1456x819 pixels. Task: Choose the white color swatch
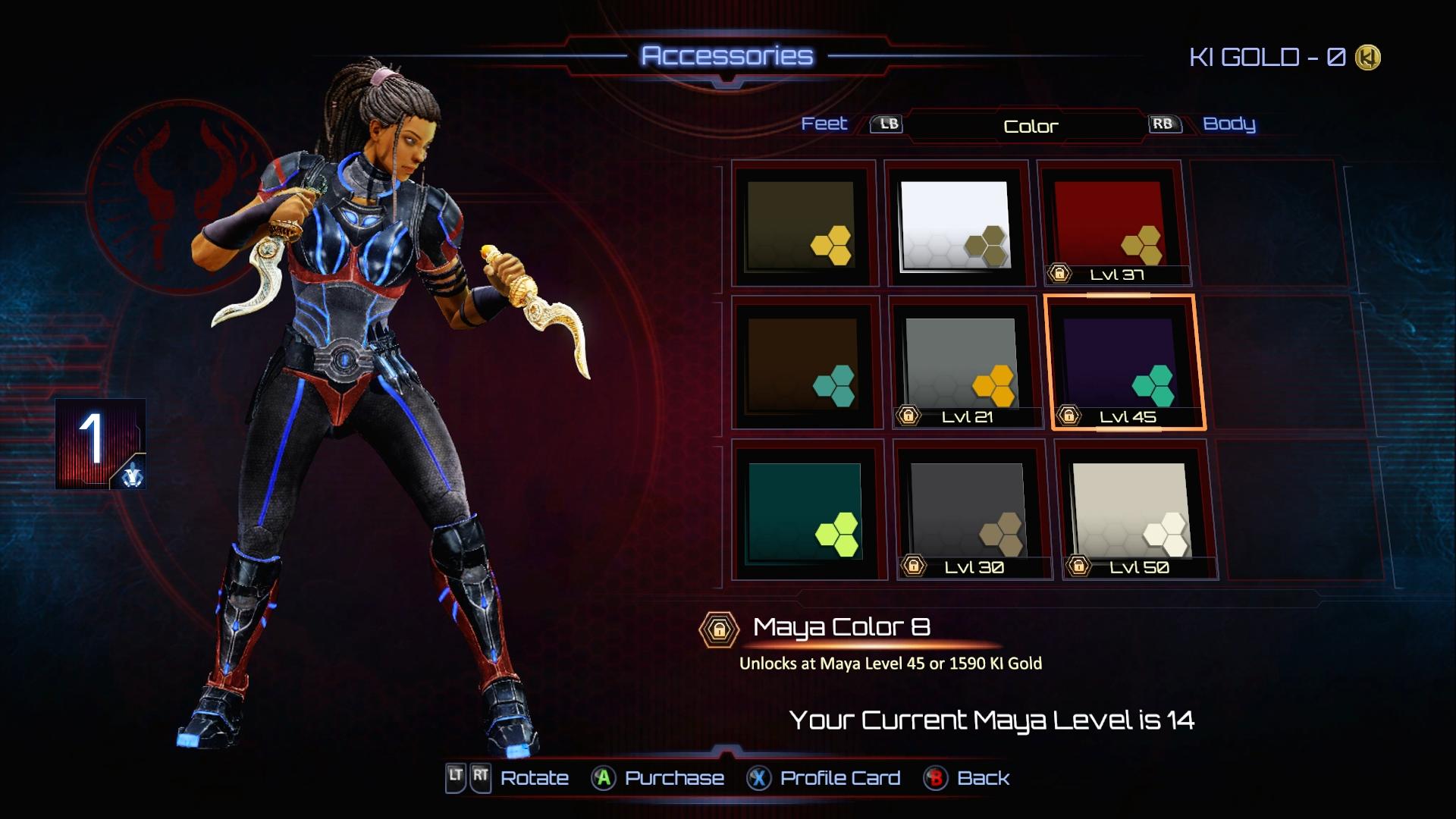point(955,224)
